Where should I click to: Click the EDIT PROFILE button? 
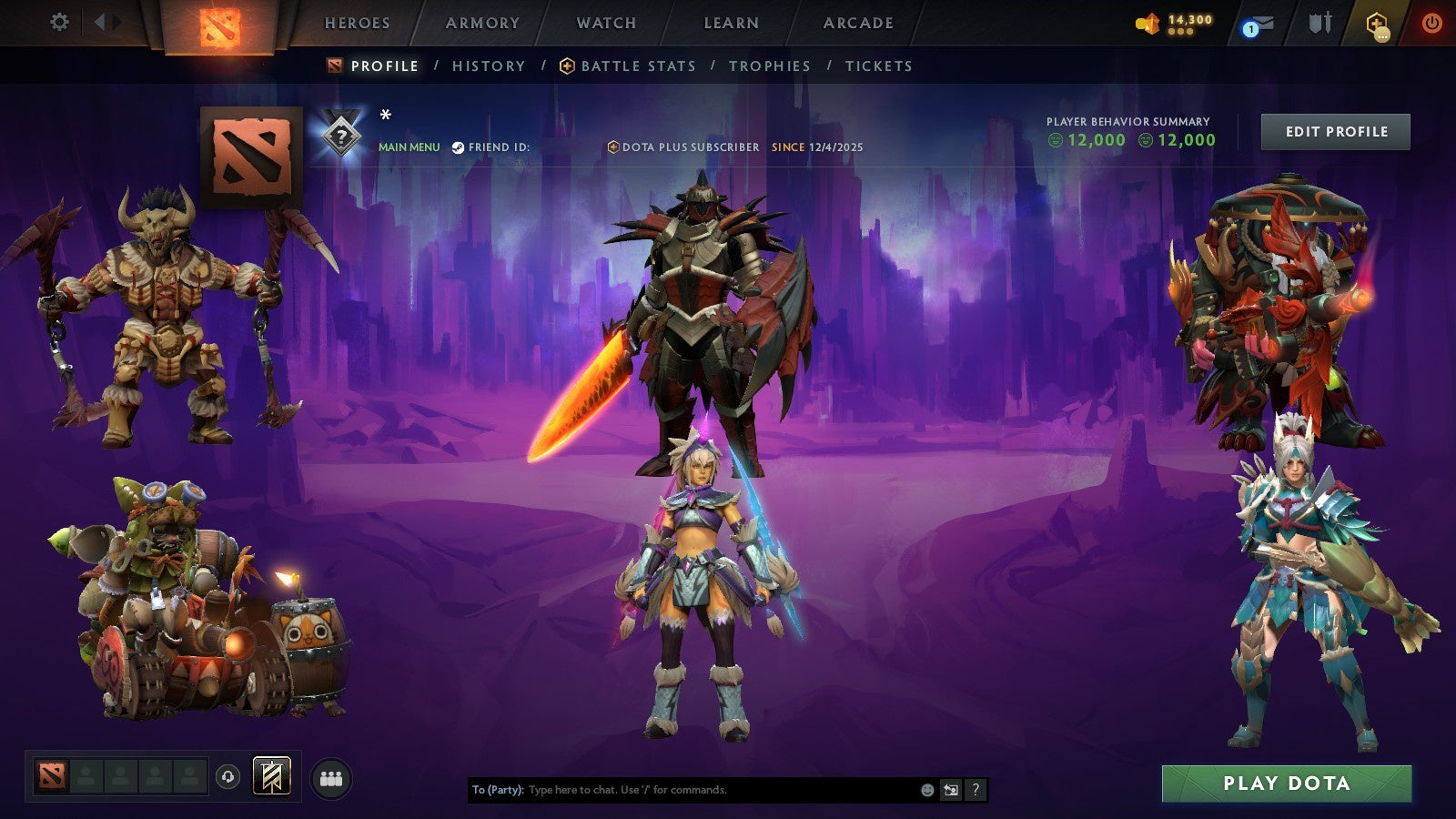(x=1335, y=131)
